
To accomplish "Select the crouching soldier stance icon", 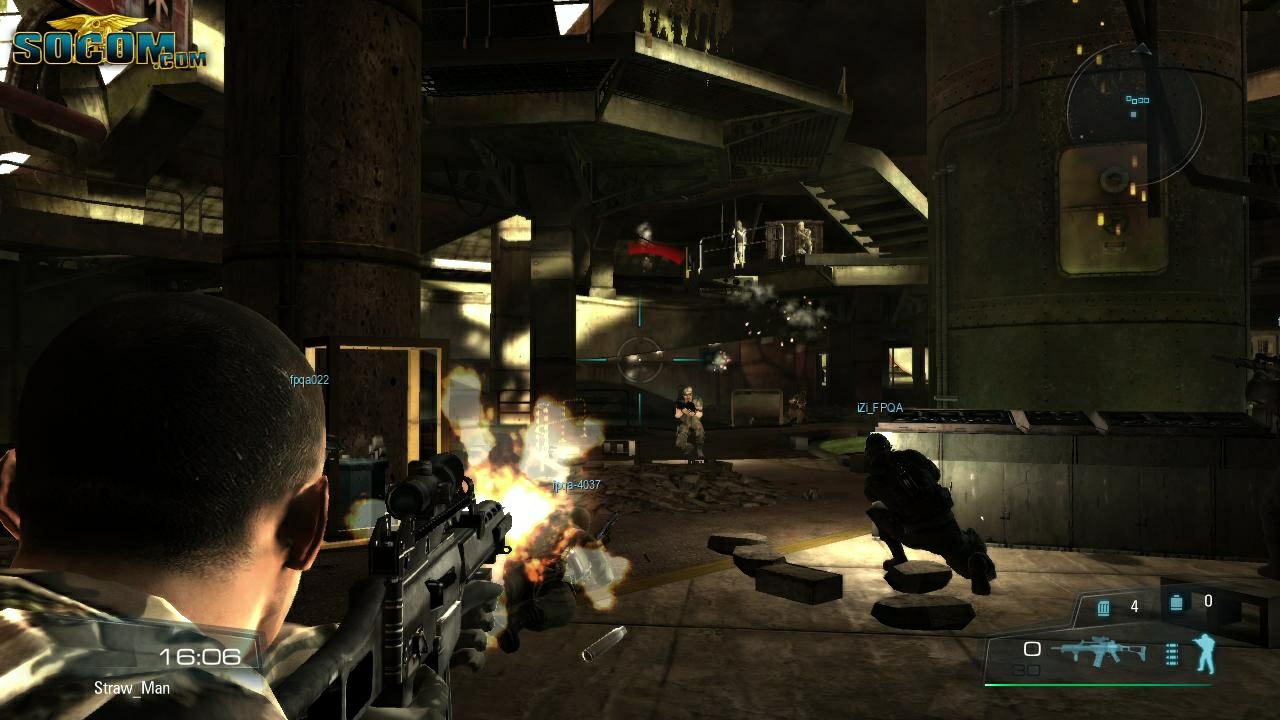I will [1207, 655].
